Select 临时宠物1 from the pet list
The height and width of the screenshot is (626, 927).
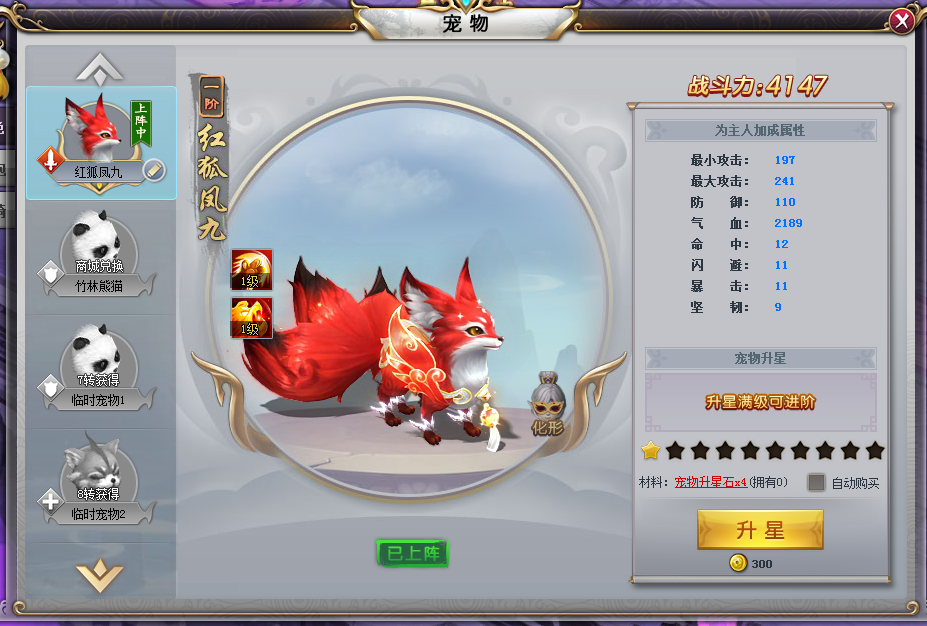(x=100, y=370)
